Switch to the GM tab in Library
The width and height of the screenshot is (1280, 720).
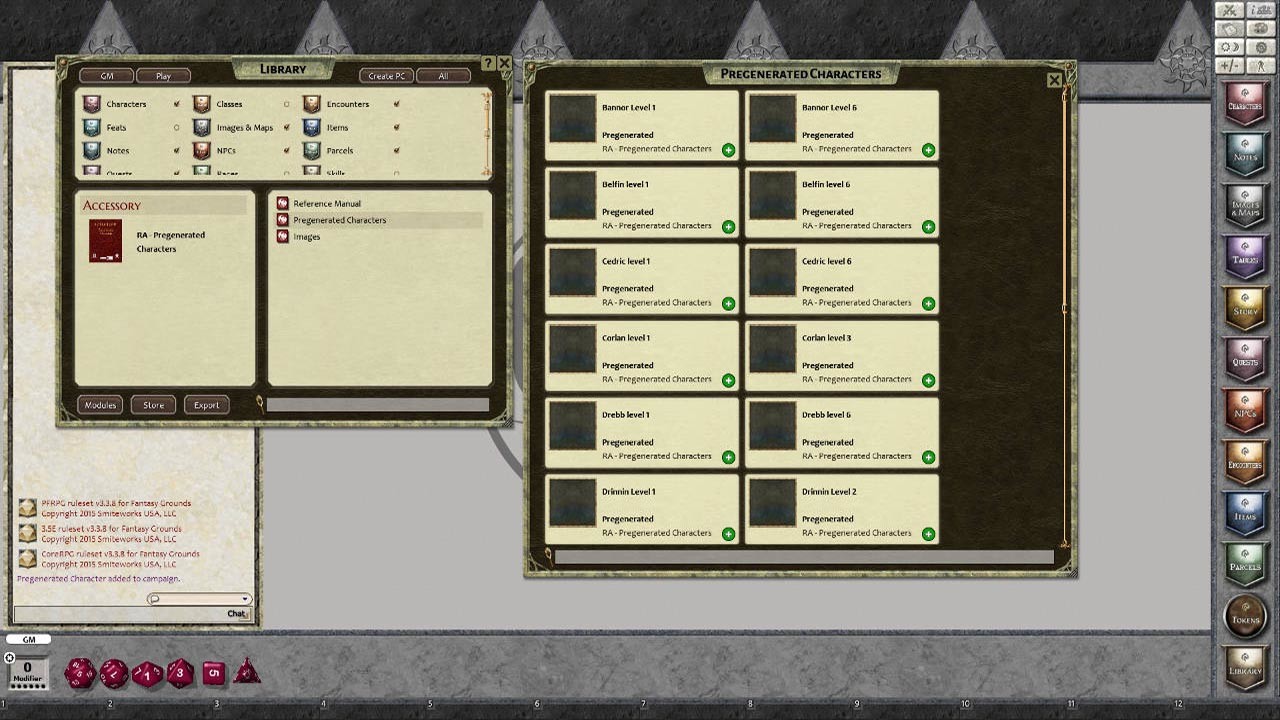106,75
